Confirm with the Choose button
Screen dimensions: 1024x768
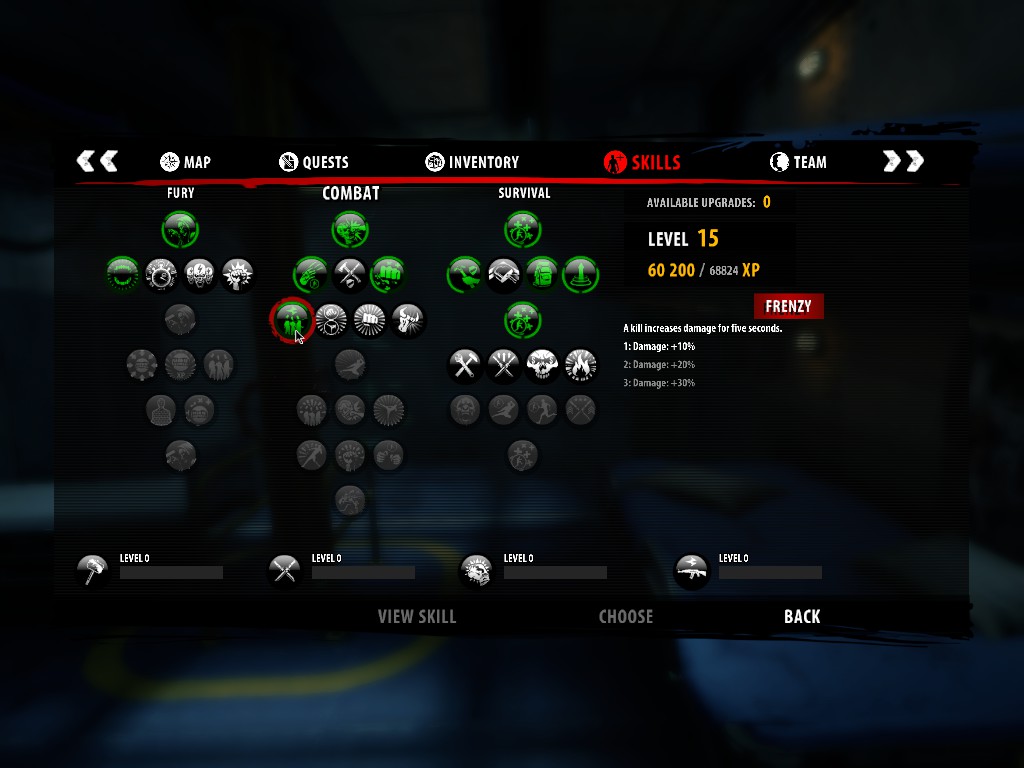[625, 617]
